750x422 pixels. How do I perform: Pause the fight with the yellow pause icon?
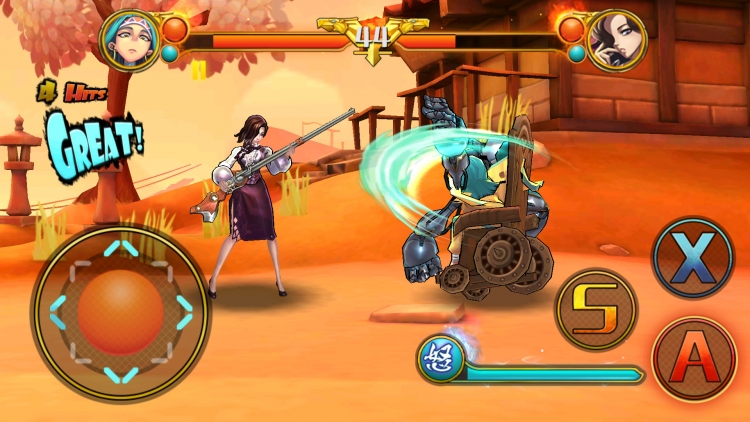tap(199, 69)
